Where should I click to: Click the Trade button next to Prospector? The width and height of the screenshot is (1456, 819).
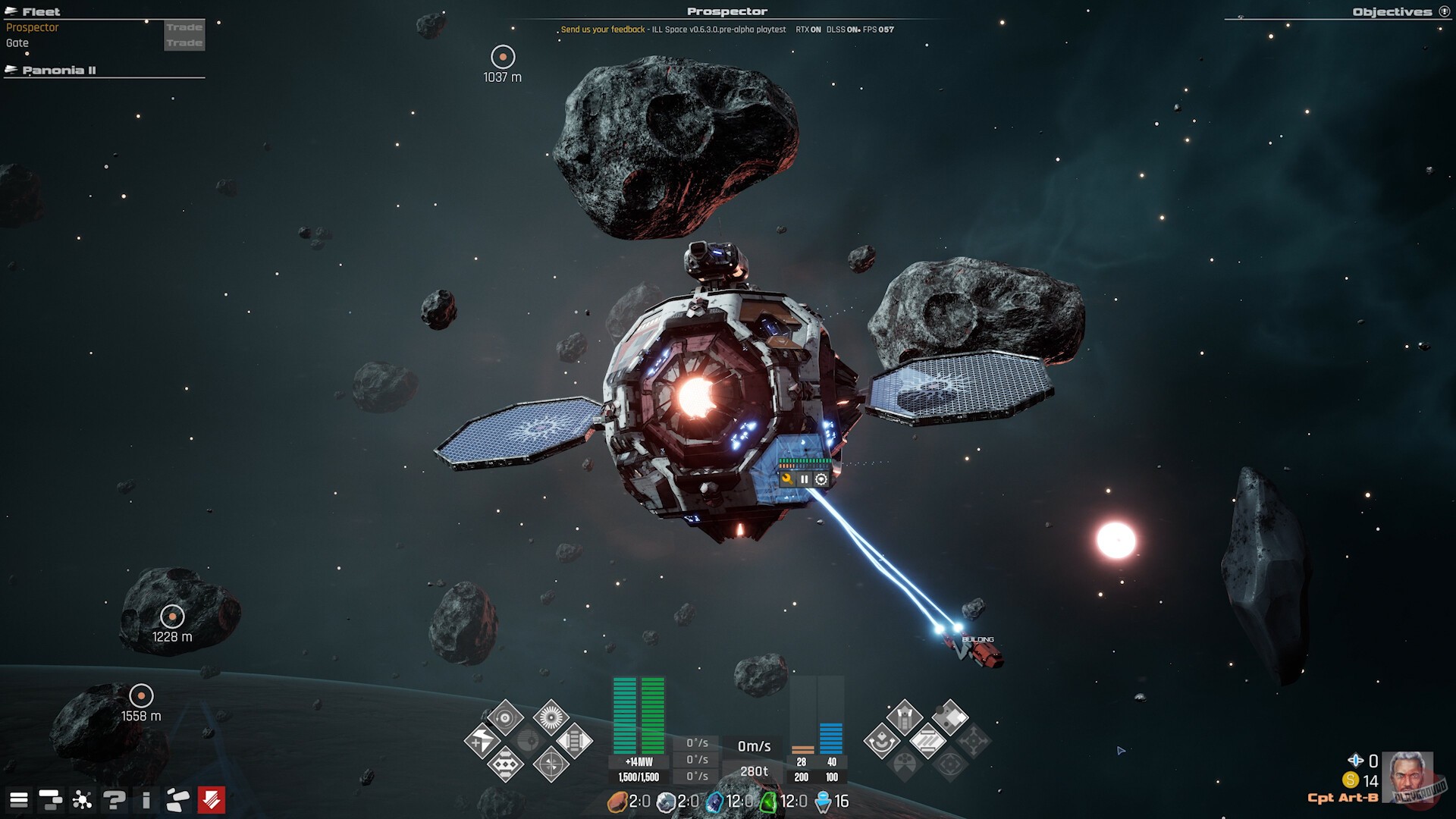184,27
